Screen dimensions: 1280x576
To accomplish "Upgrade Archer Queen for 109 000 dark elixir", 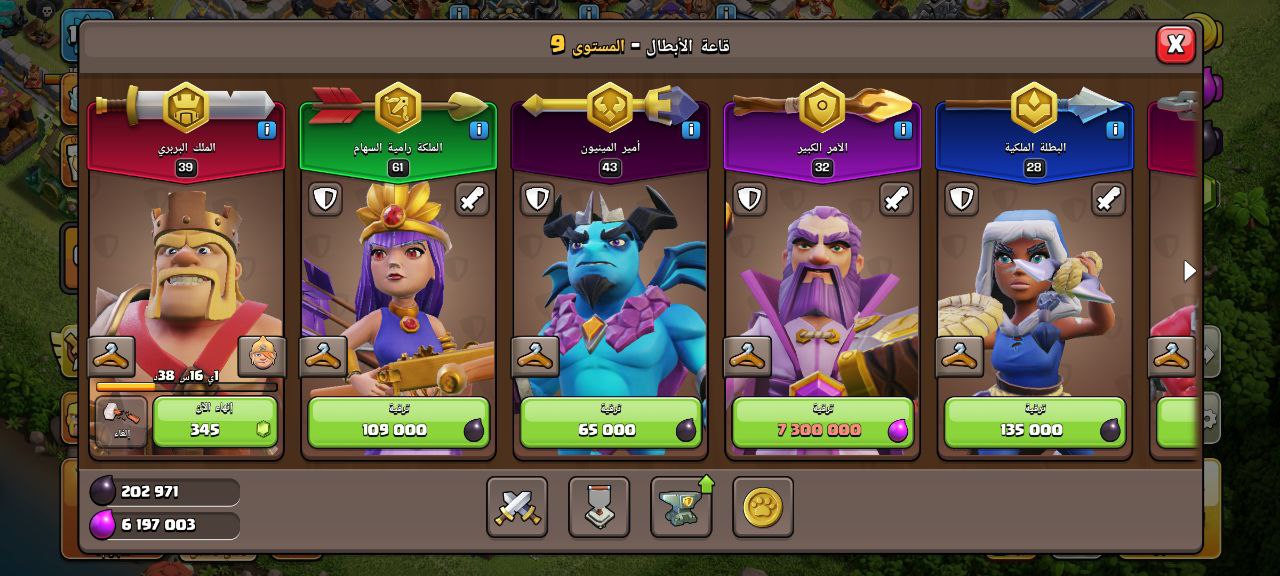I will click(398, 422).
